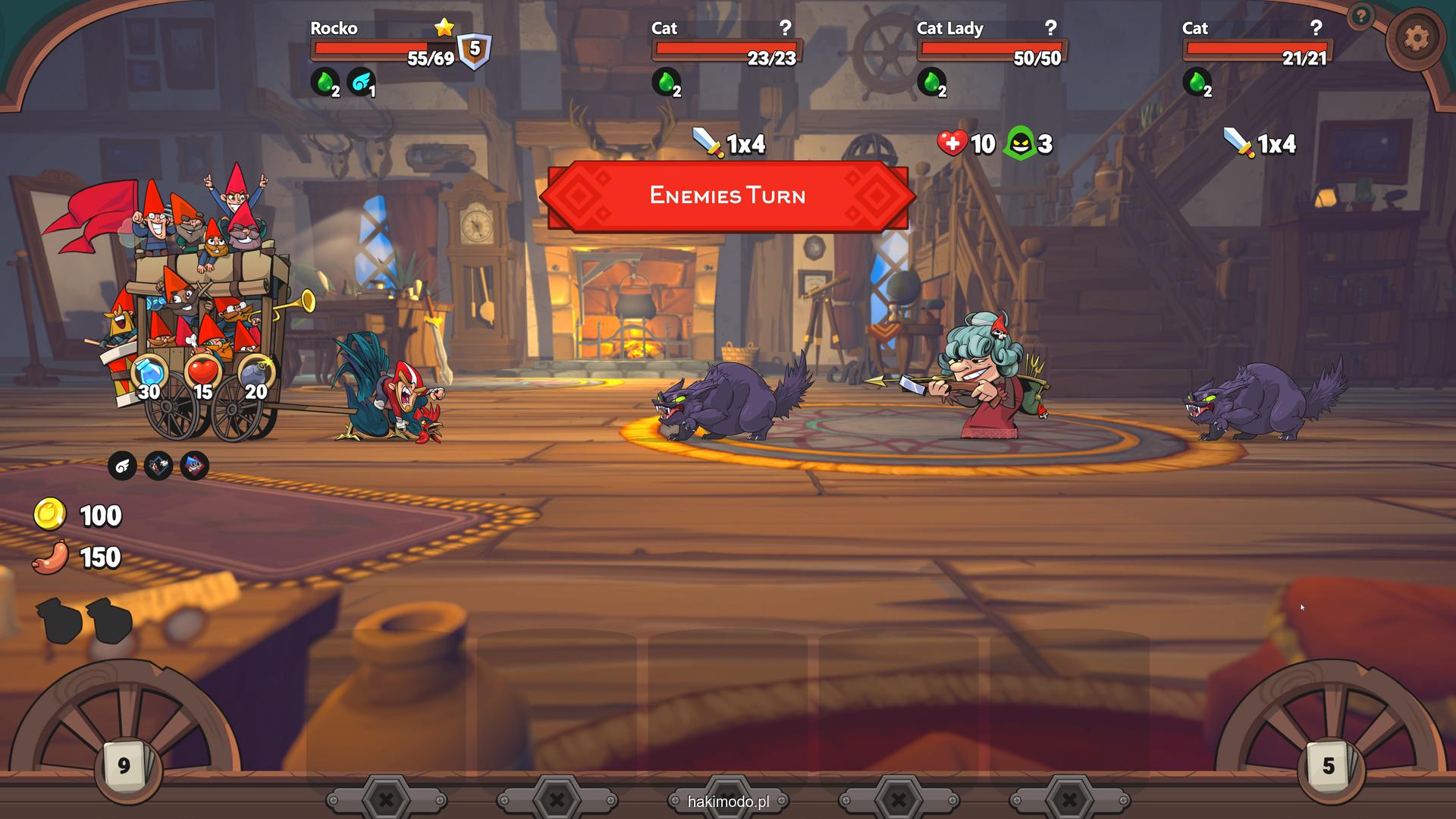This screenshot has height=819, width=1456.
Task: View the draw pile showing 9 cards
Action: coord(124,766)
